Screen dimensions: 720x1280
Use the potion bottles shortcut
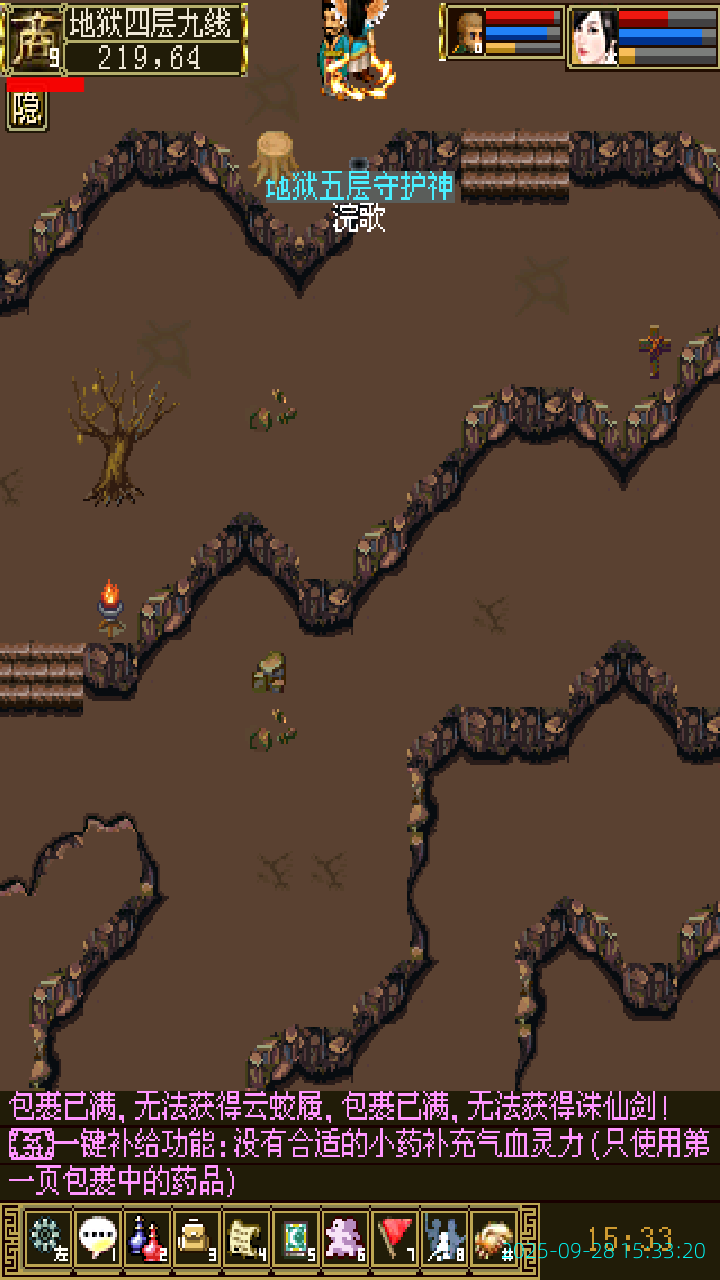pyautogui.click(x=147, y=1239)
